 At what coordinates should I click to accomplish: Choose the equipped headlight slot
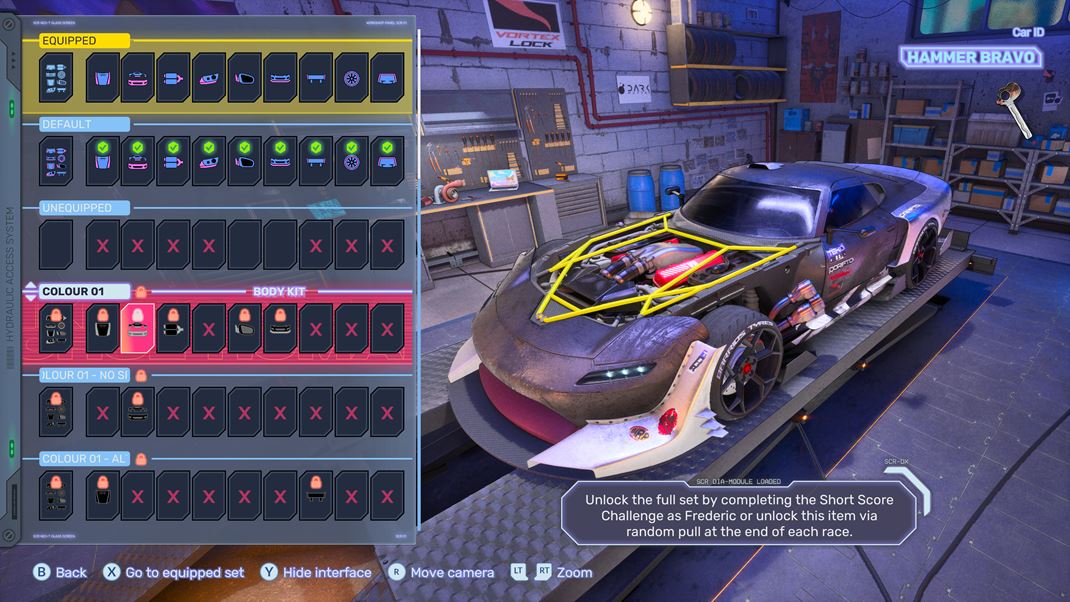point(209,78)
